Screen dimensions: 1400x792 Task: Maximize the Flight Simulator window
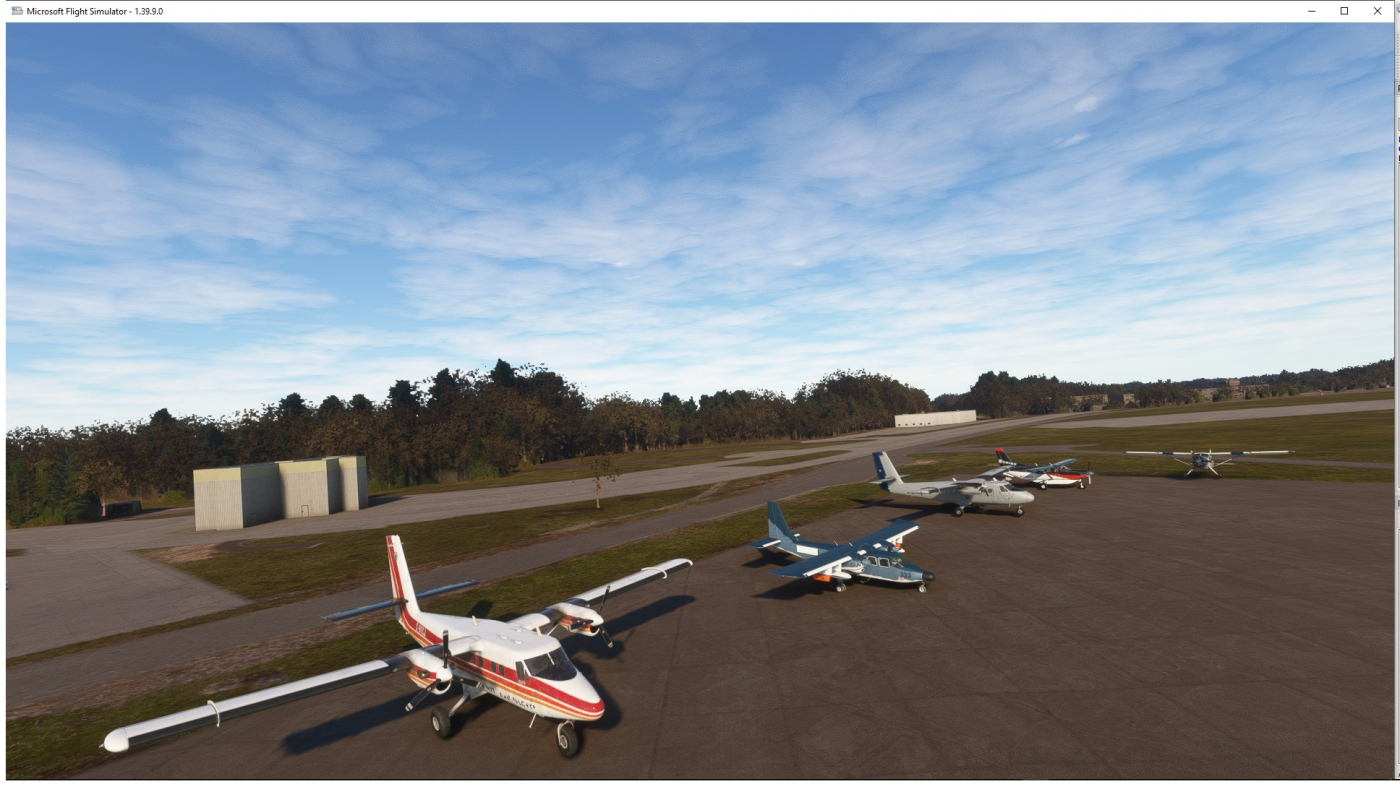pyautogui.click(x=1344, y=11)
